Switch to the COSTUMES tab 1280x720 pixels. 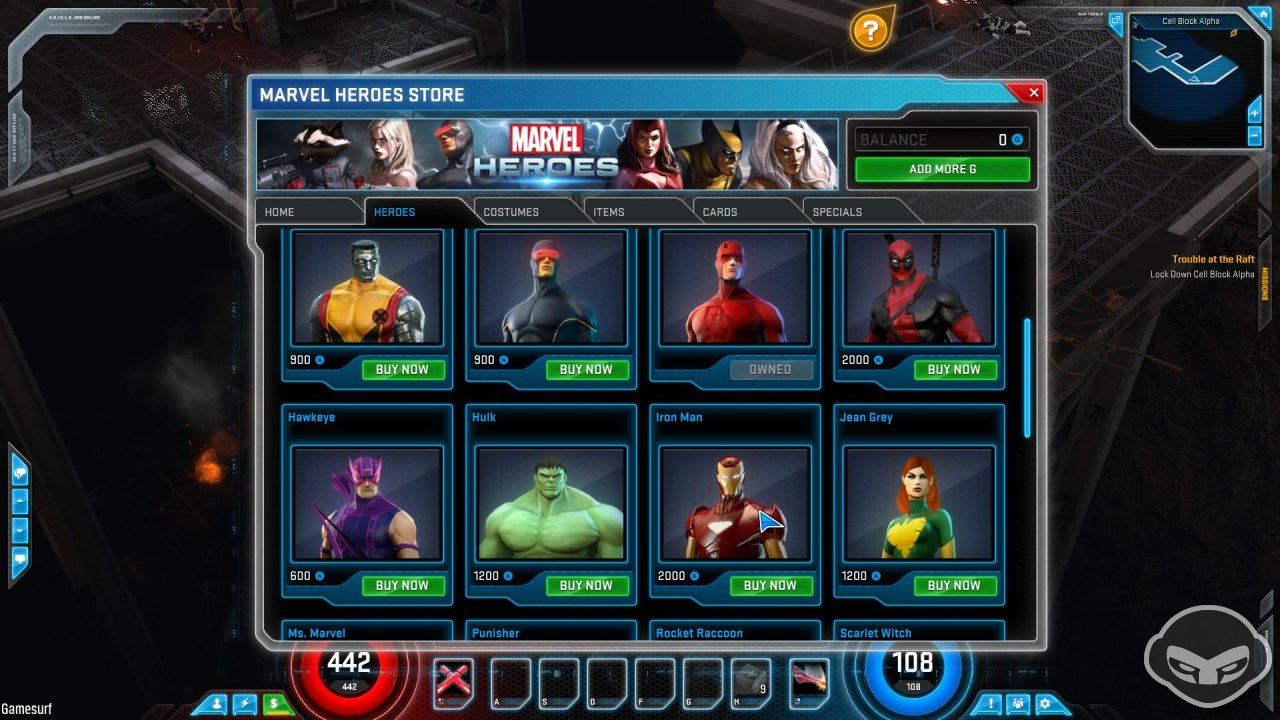pos(512,211)
